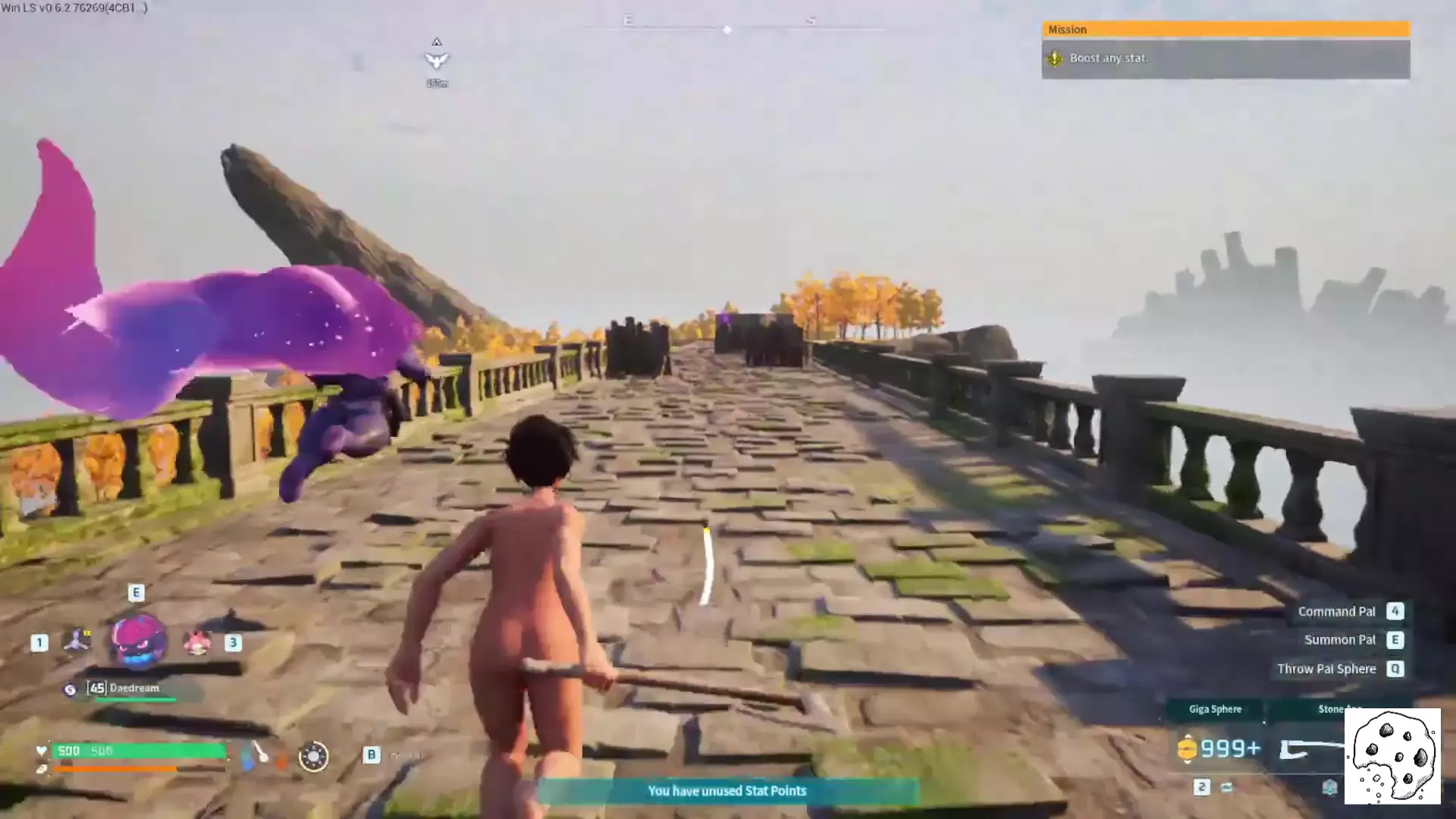Image resolution: width=1456 pixels, height=819 pixels.
Task: Click the circular day-night clock icon
Action: coord(313,756)
